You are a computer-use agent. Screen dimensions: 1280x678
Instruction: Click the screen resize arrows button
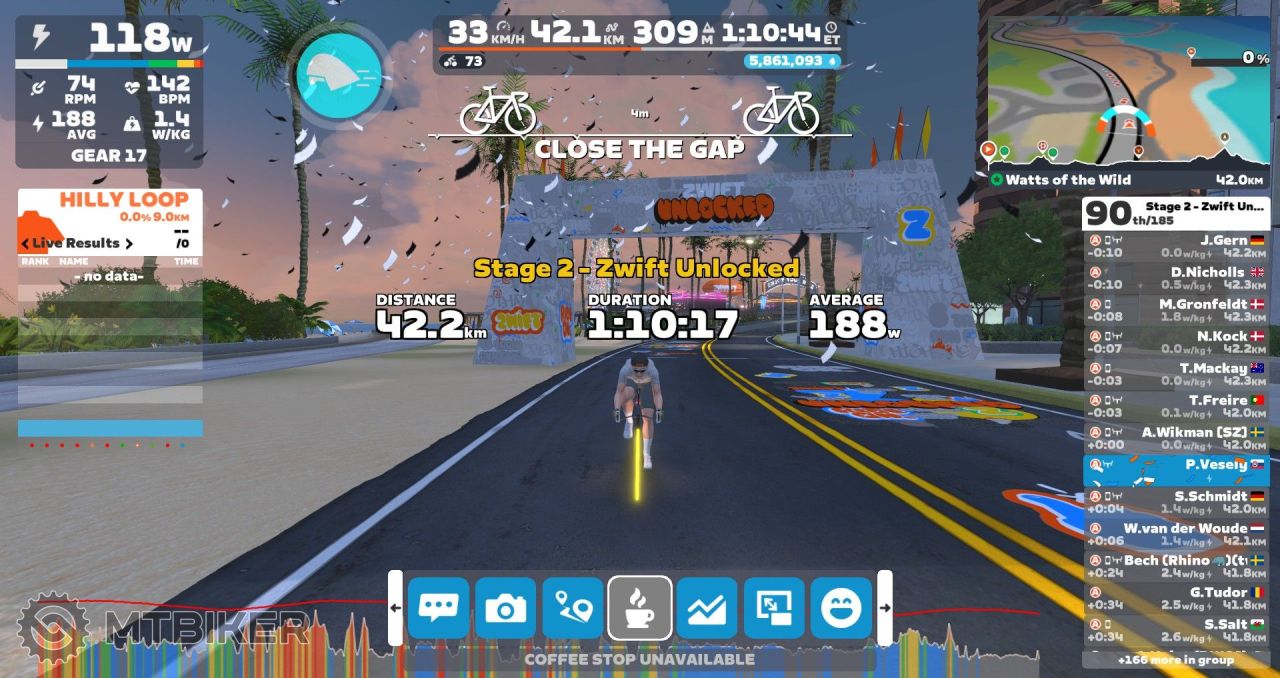click(774, 608)
